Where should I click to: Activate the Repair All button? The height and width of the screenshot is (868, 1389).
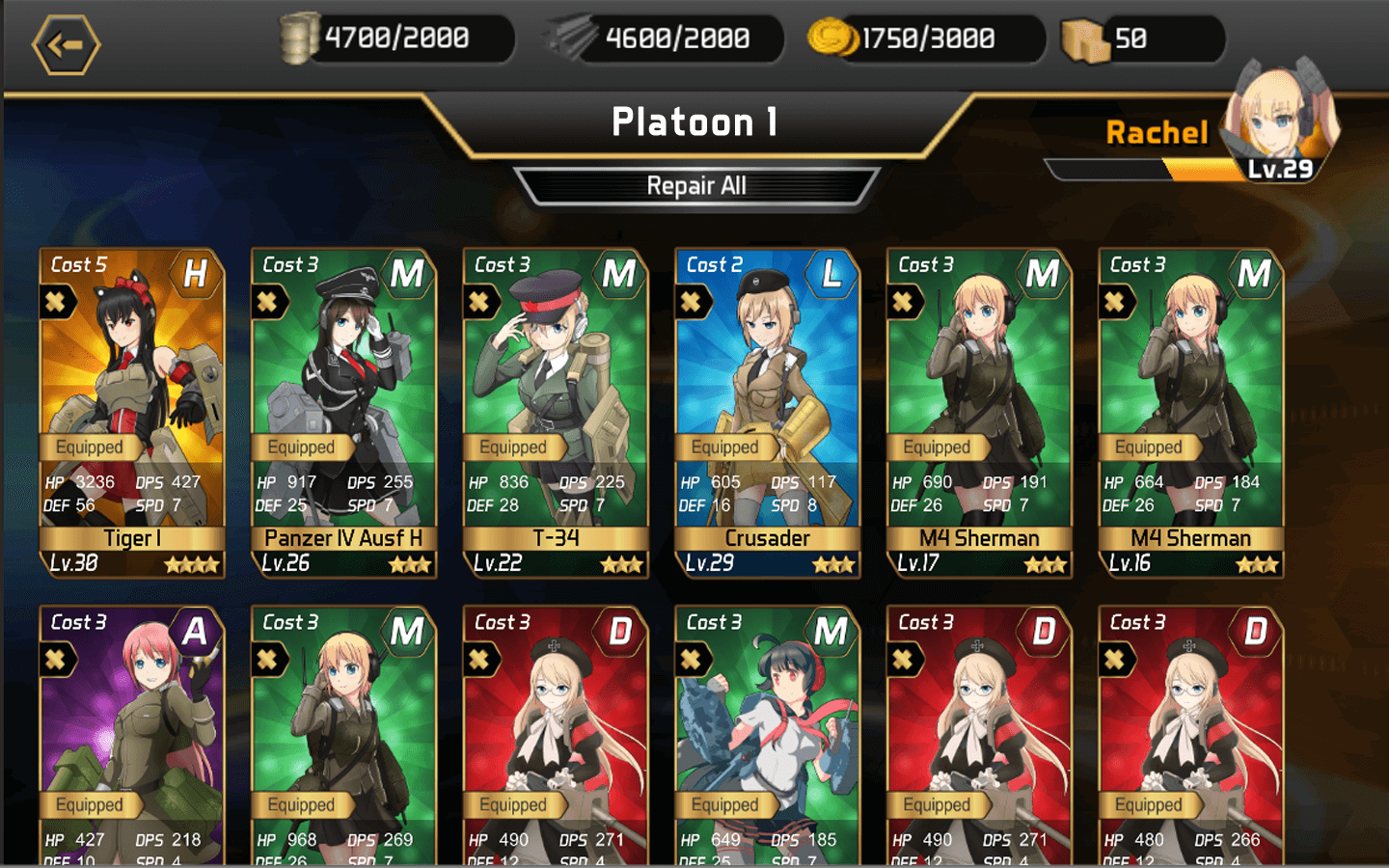695,186
